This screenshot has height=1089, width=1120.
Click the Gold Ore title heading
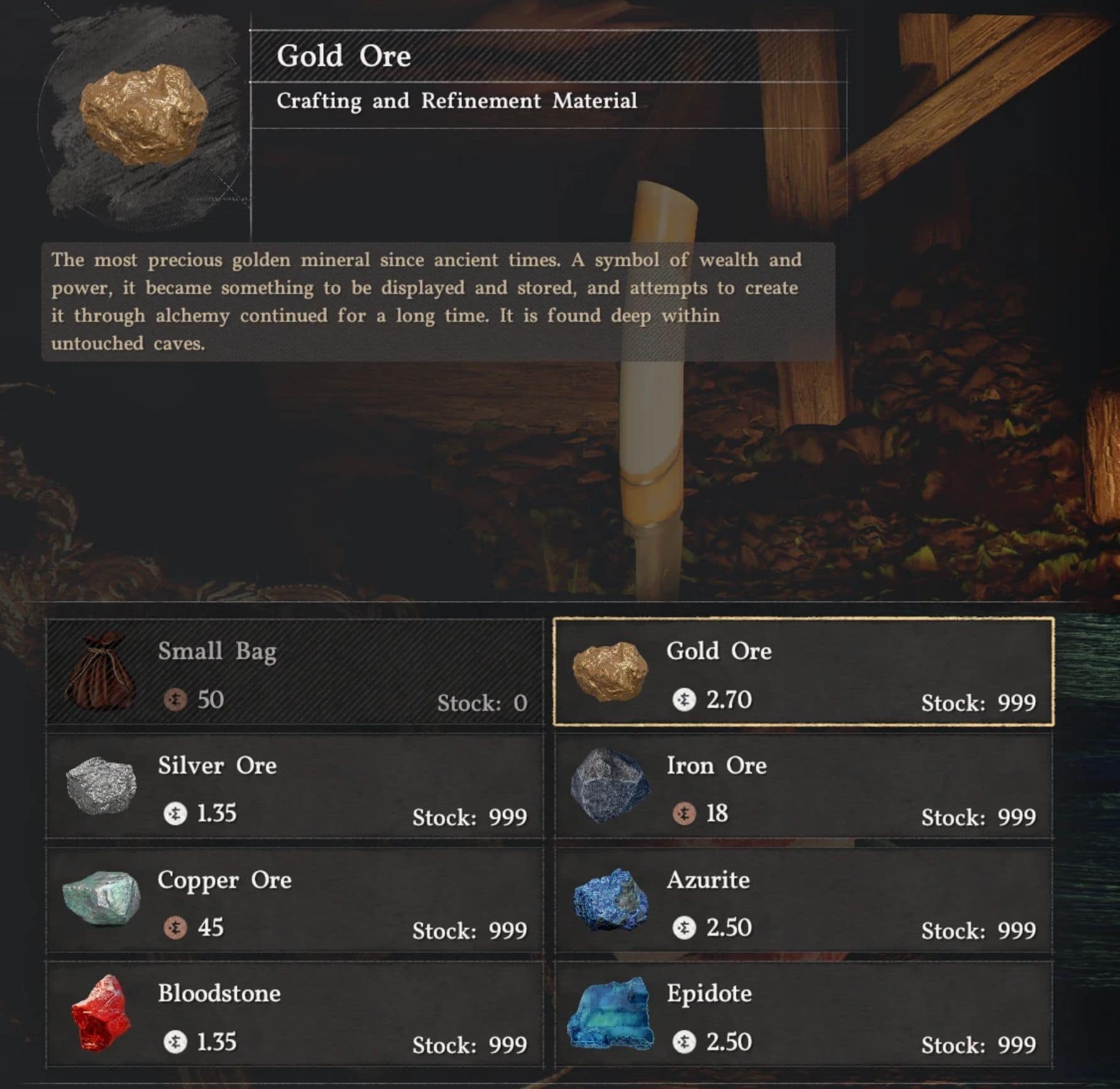pos(344,55)
